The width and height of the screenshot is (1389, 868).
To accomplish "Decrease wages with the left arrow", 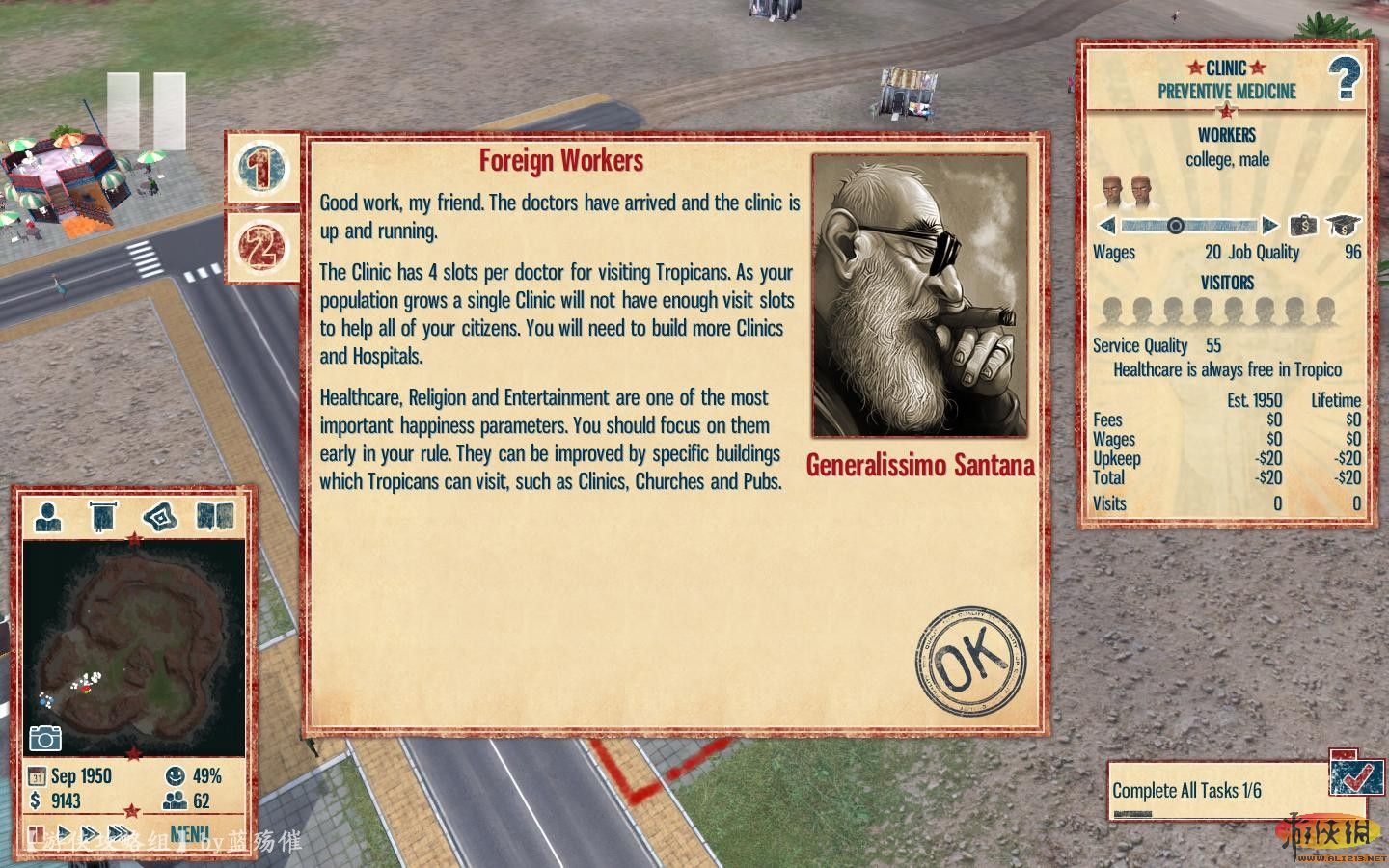I will [x=1107, y=226].
